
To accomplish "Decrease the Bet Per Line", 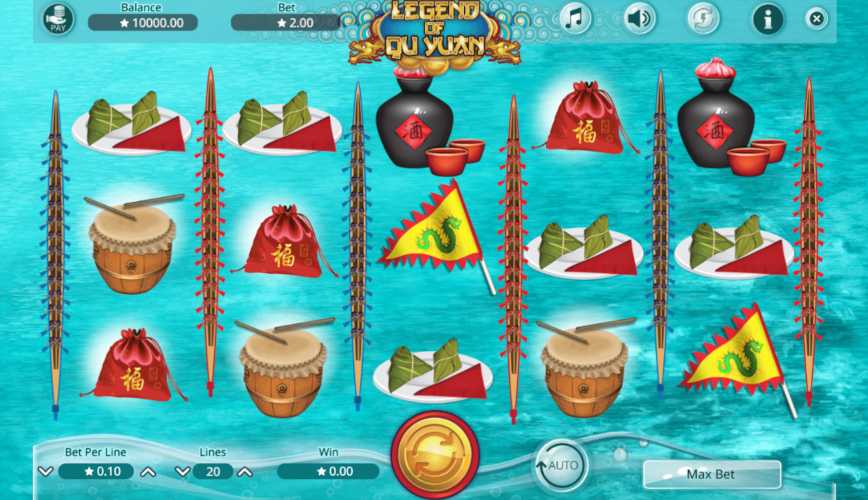I will tap(46, 471).
